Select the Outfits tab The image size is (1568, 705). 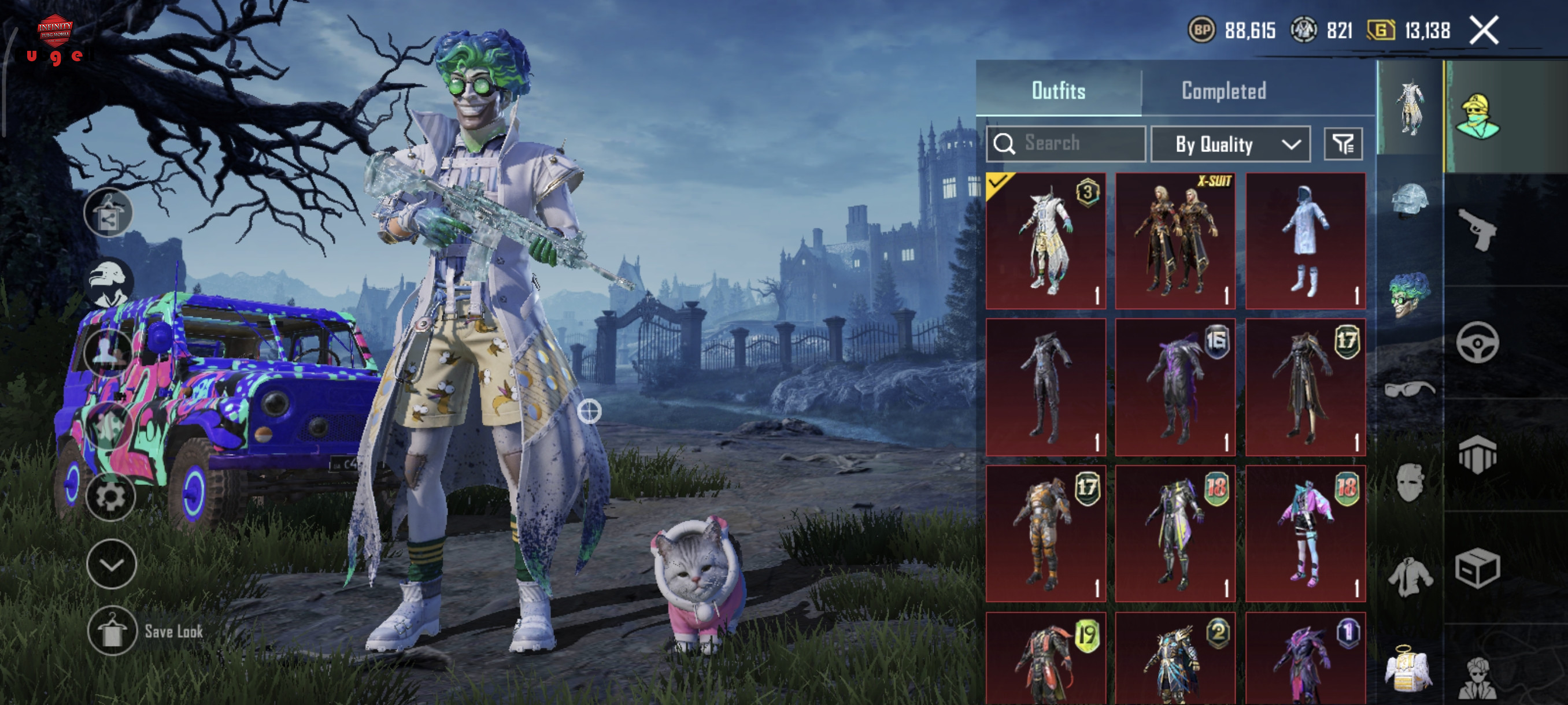(x=1058, y=91)
